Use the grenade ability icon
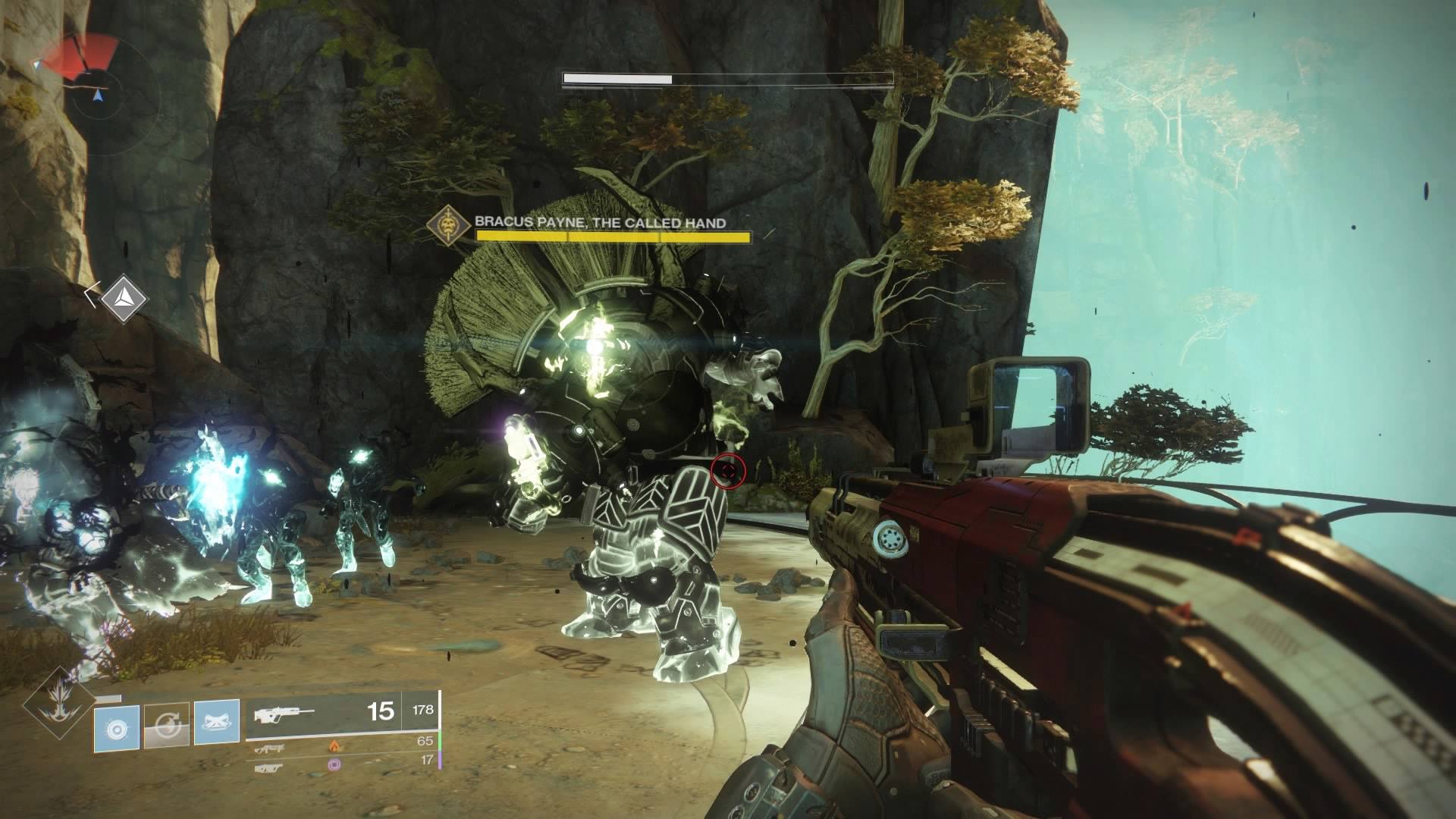1456x819 pixels. click(x=117, y=727)
